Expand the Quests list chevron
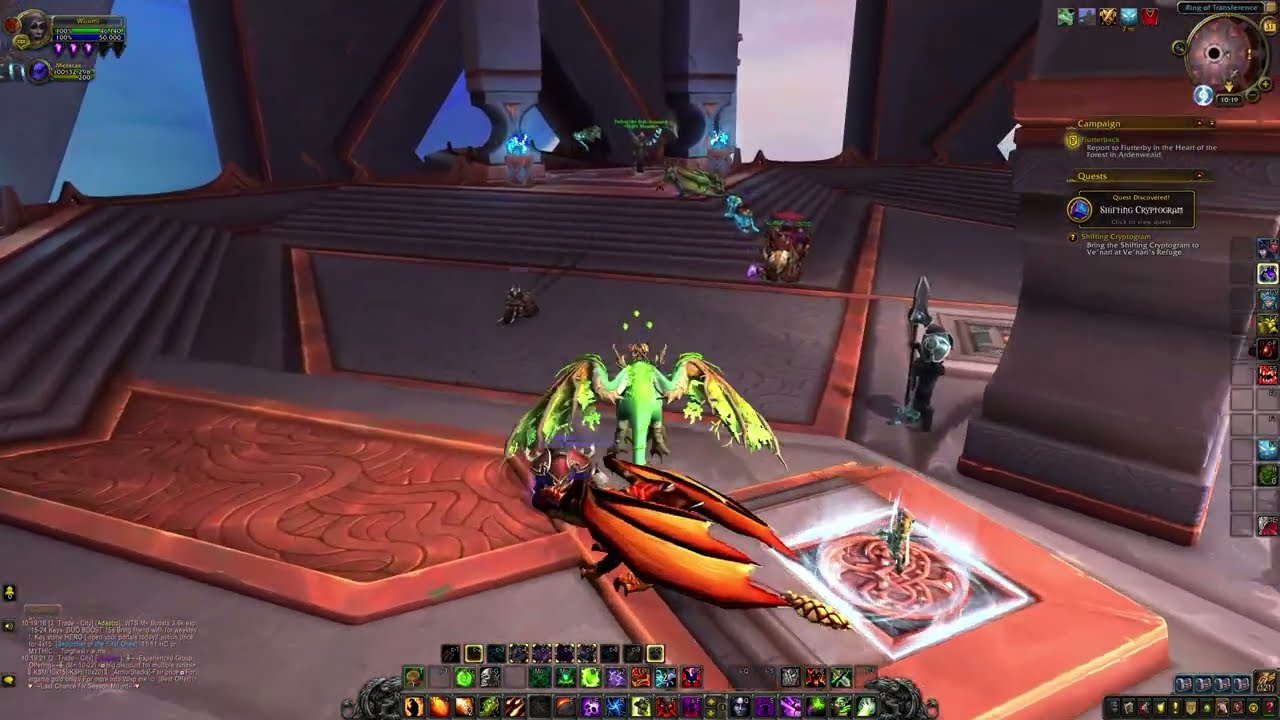Viewport: 1280px width, 720px height. tap(1199, 175)
